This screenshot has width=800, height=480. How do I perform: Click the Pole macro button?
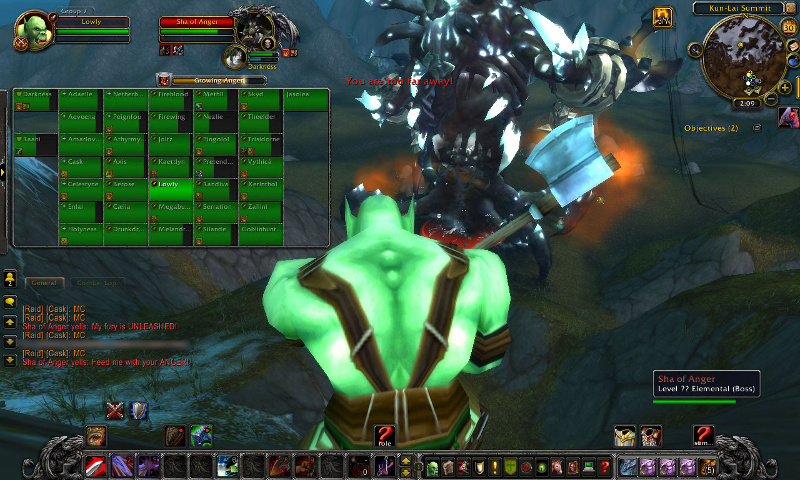coord(384,436)
